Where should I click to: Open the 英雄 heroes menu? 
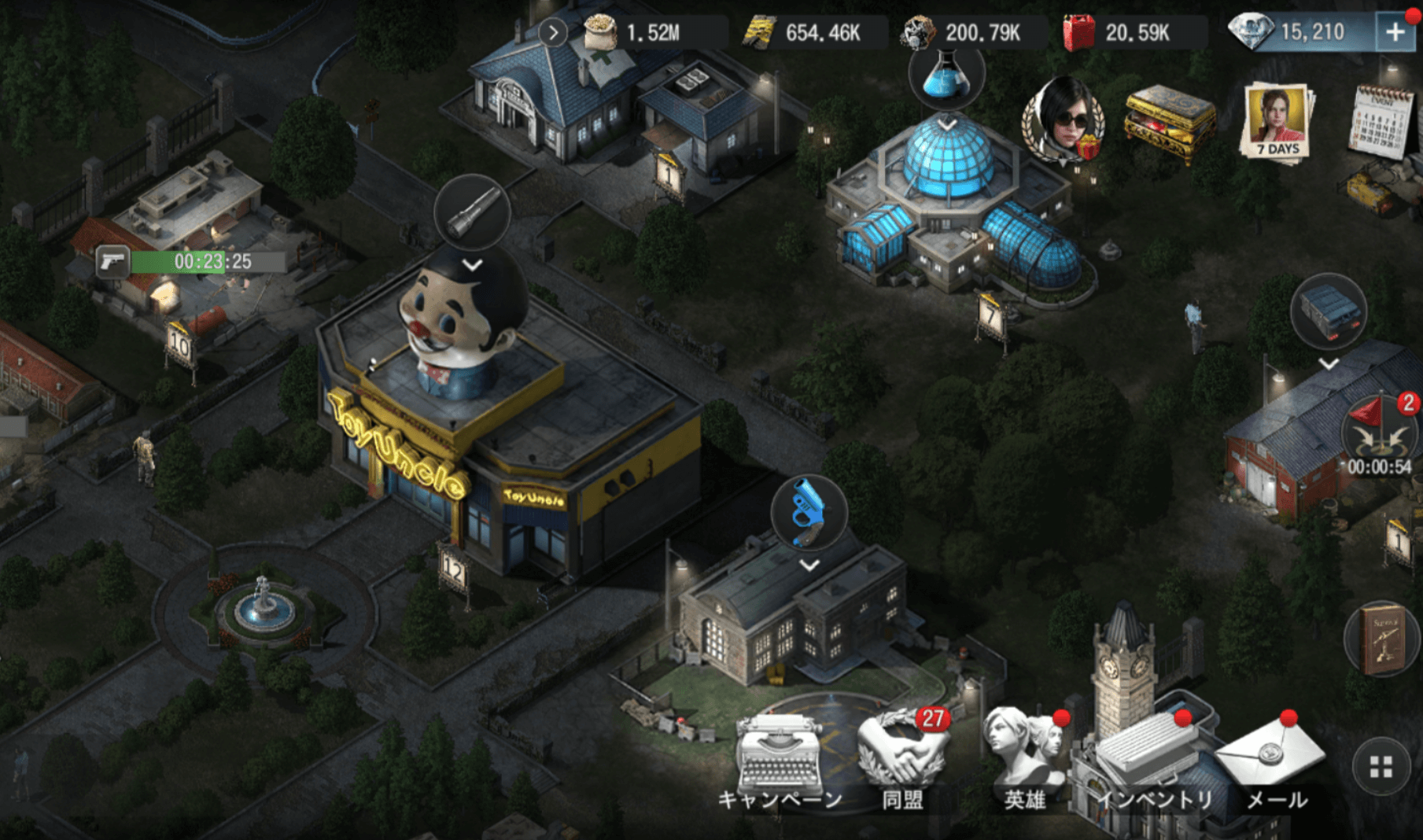click(1025, 755)
